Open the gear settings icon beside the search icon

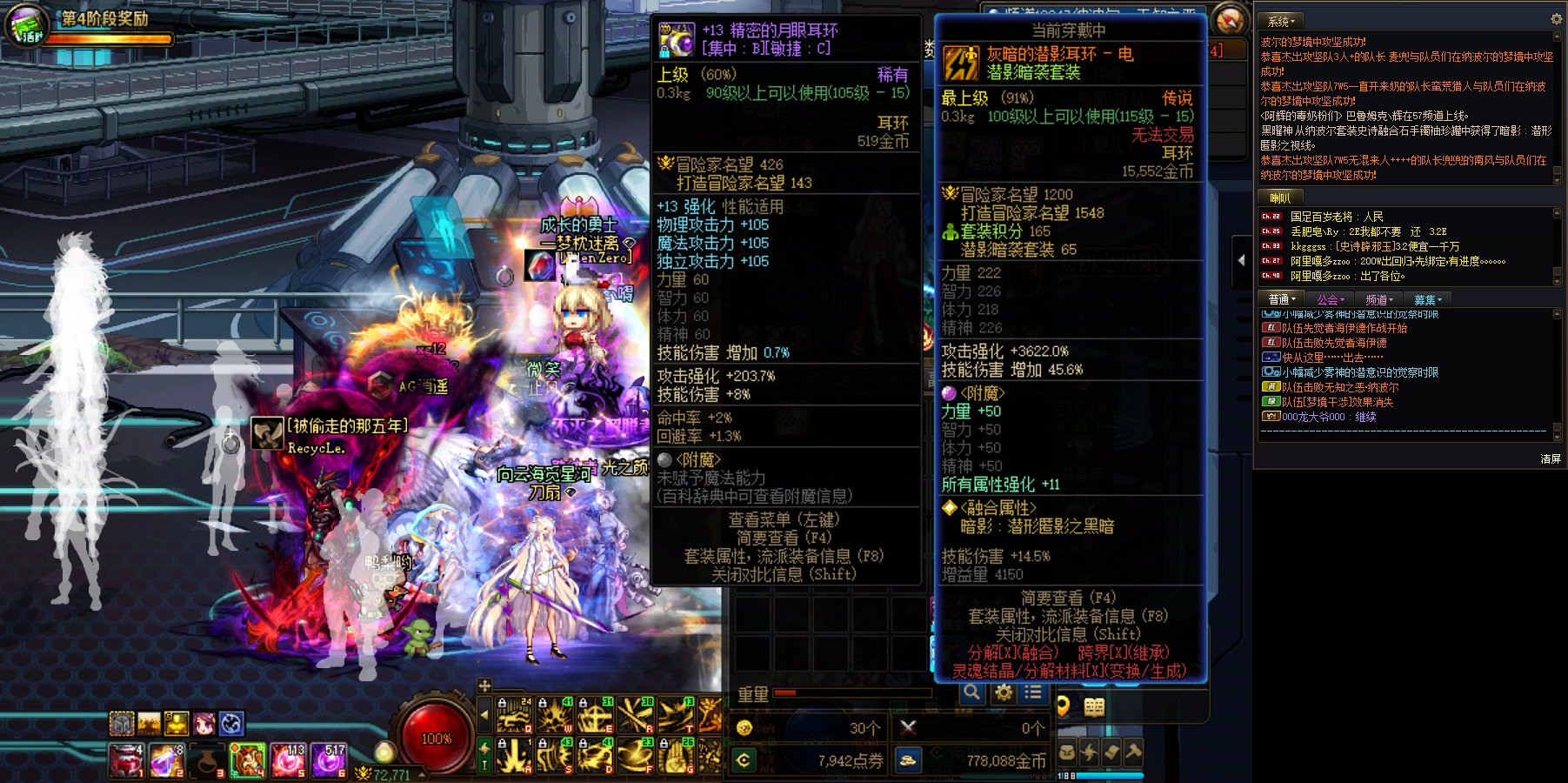pyautogui.click(x=1004, y=693)
